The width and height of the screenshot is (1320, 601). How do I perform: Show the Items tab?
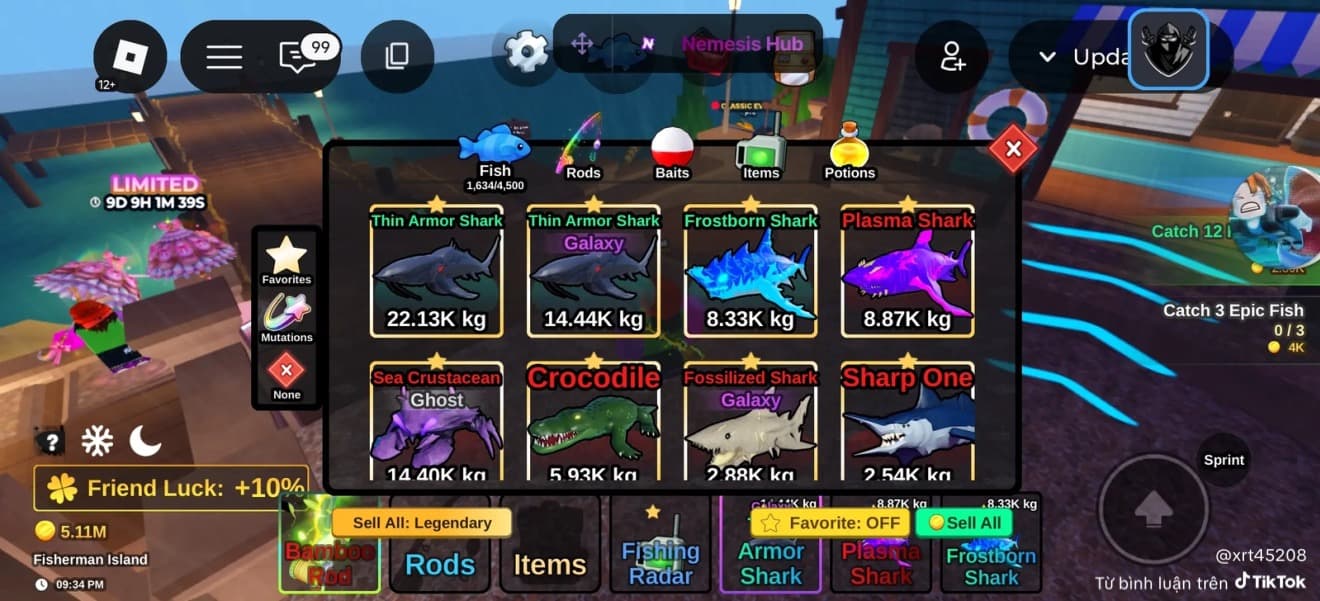(x=760, y=153)
